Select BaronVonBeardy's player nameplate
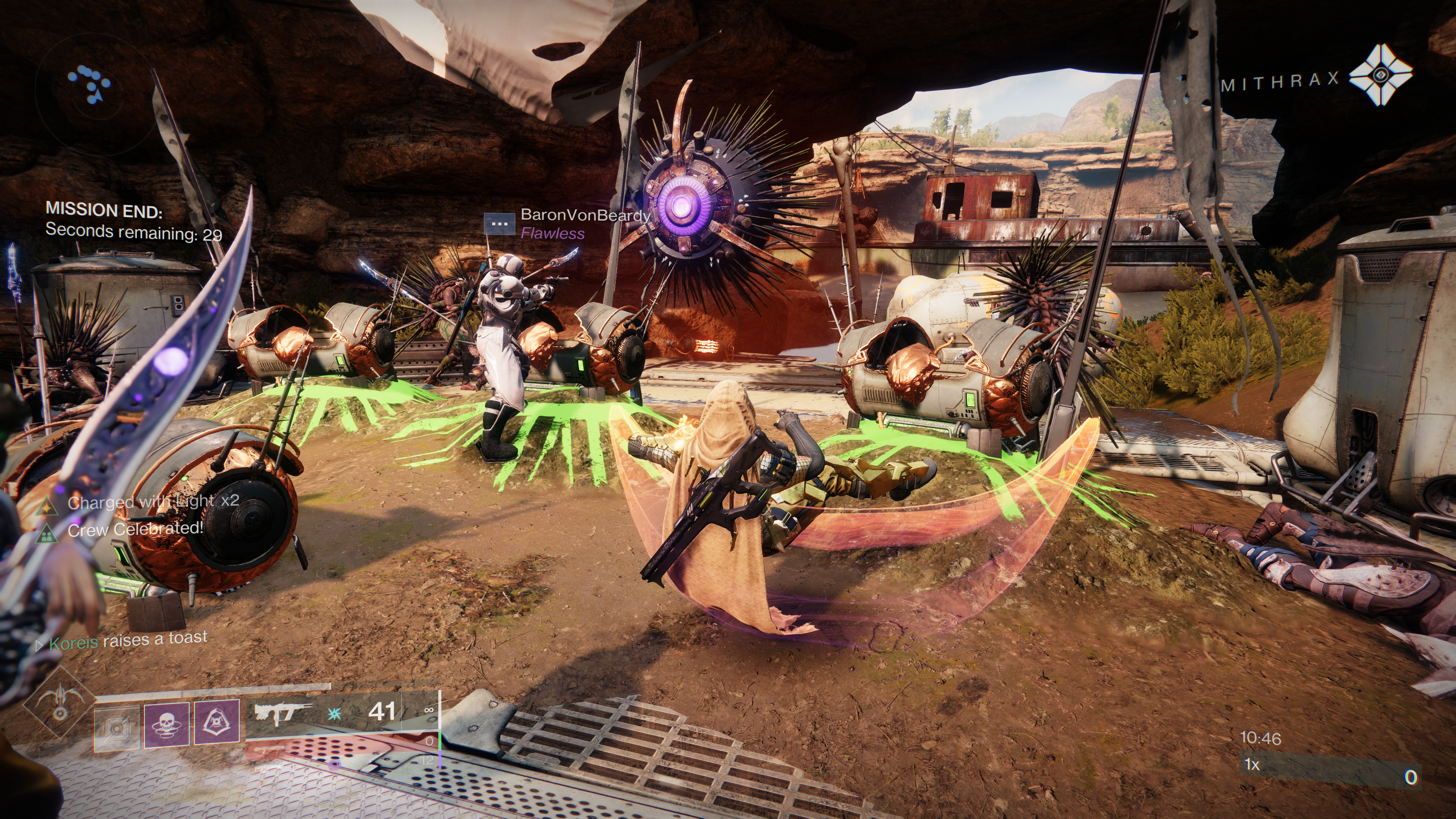This screenshot has width=1456, height=819. 584,215
